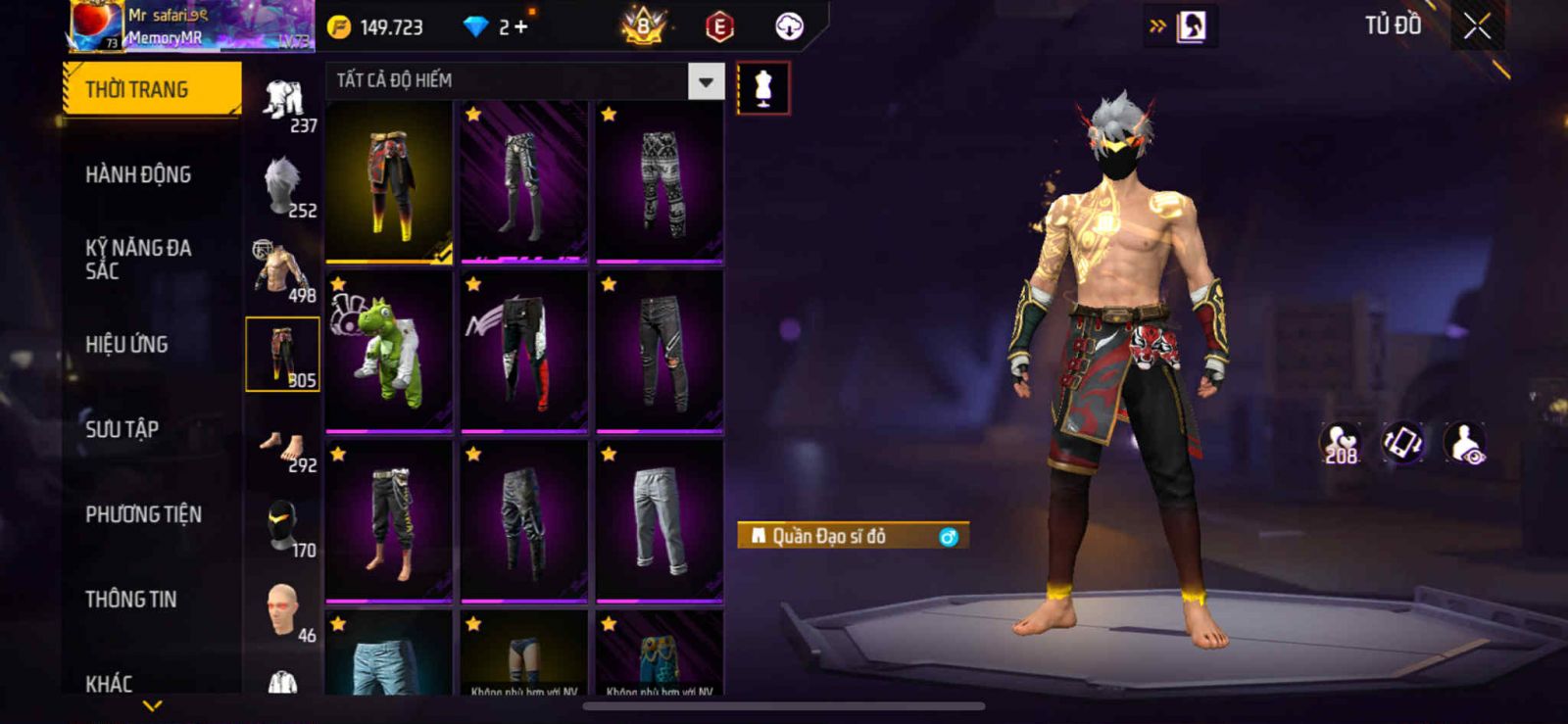Open the shoes category with 292 items

tap(282, 449)
